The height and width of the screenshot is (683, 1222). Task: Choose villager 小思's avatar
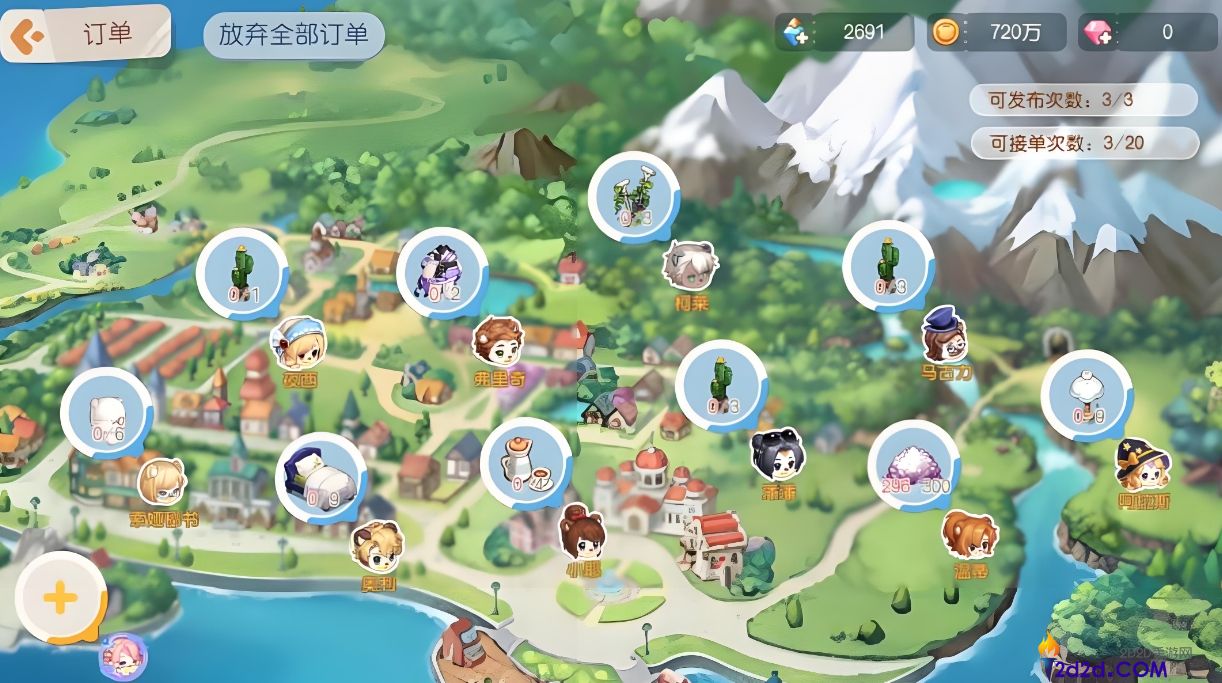click(582, 533)
